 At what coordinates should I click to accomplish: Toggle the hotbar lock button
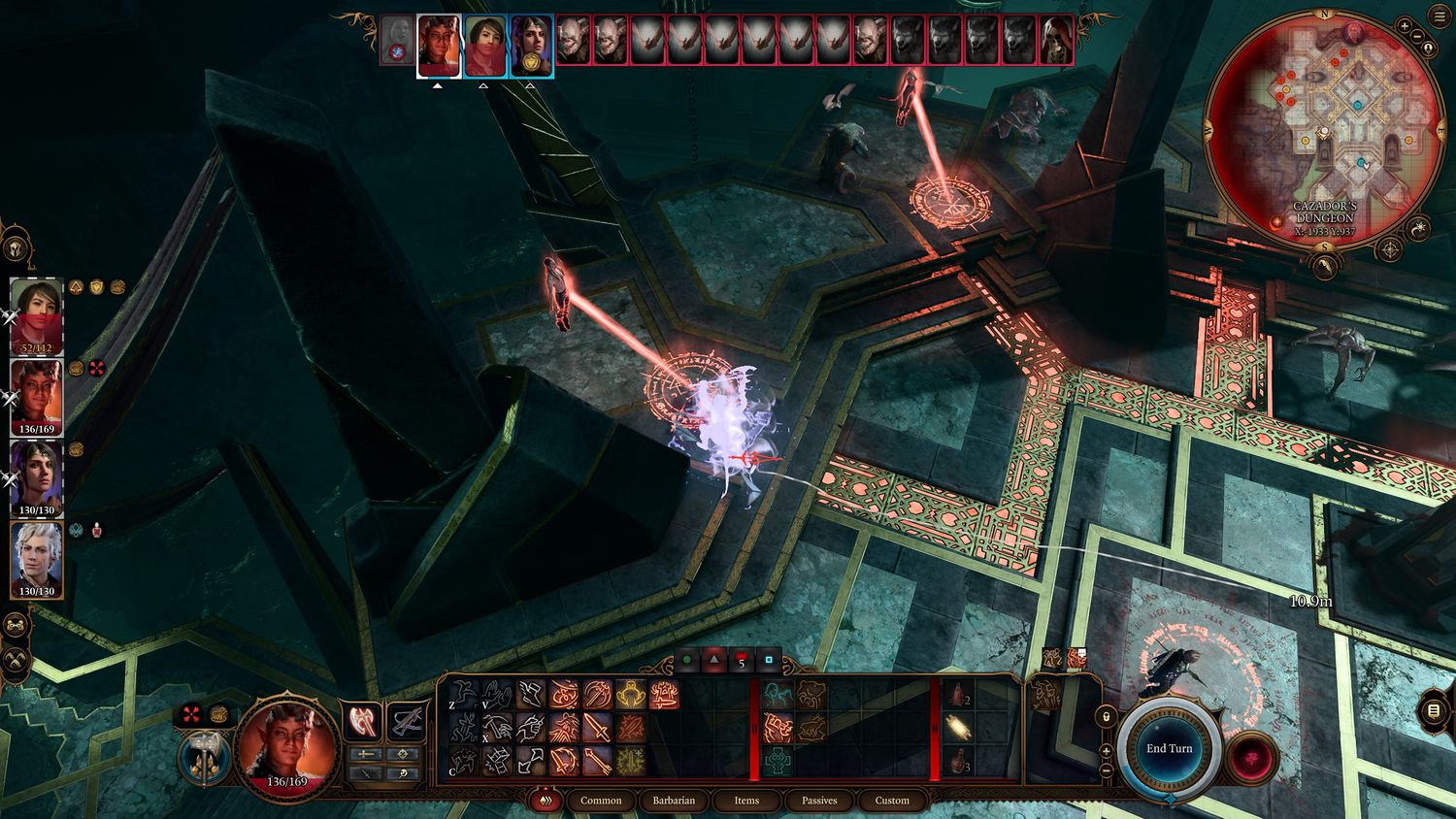click(1106, 716)
